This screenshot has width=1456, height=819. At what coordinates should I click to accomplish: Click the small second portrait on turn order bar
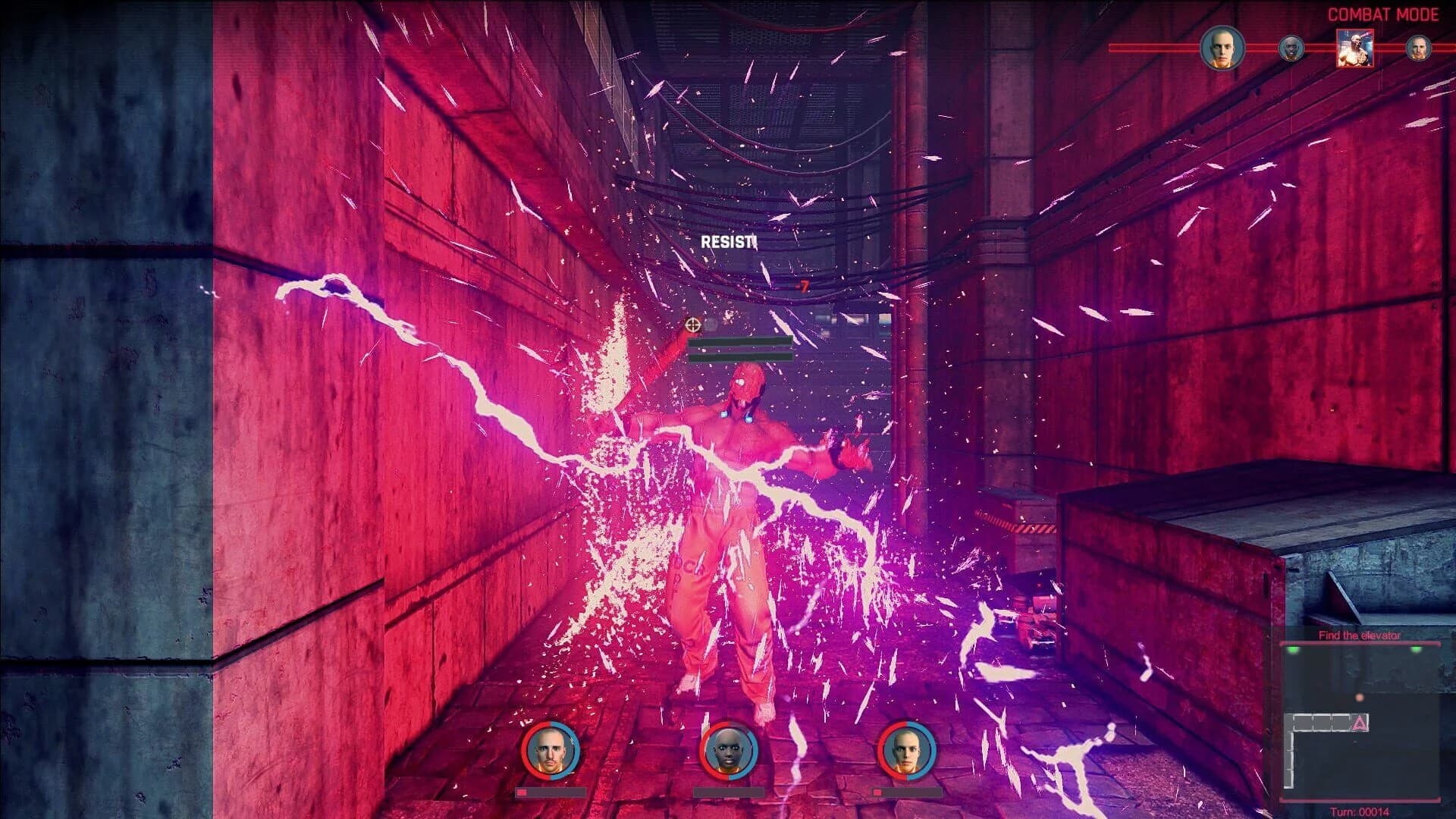[x=1291, y=47]
